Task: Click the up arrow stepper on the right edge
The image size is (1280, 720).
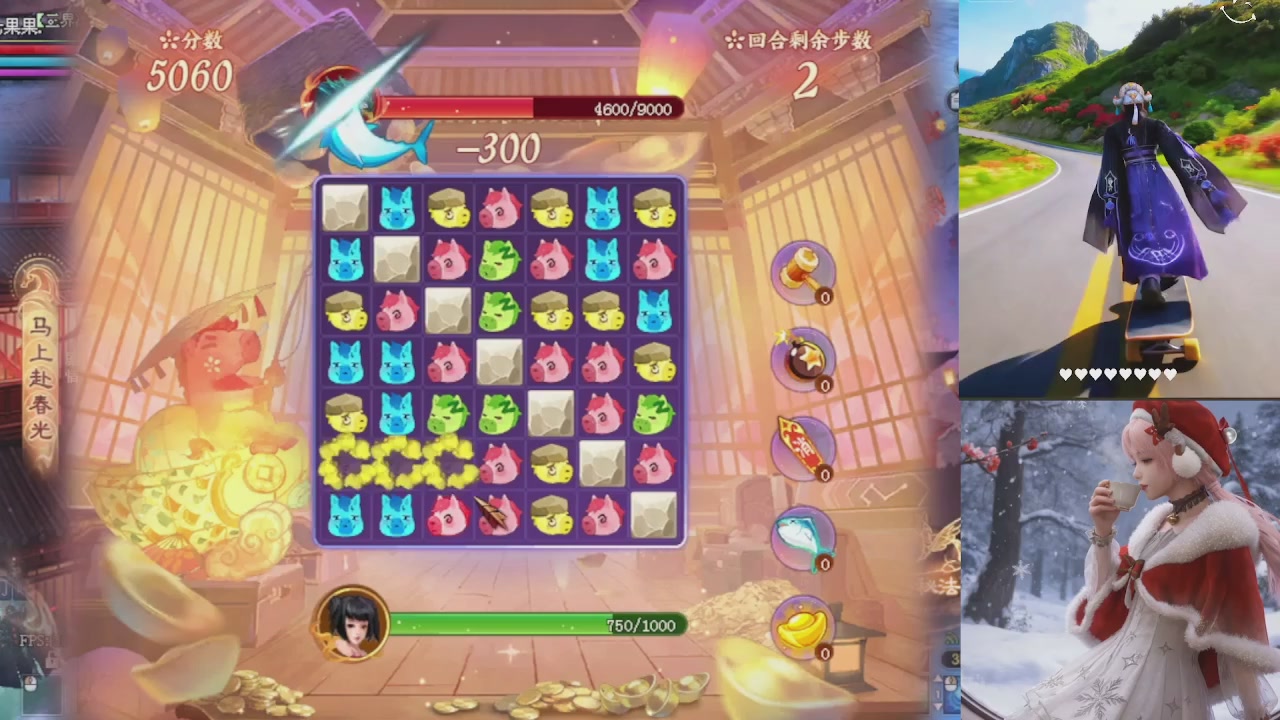Action: 938,678
